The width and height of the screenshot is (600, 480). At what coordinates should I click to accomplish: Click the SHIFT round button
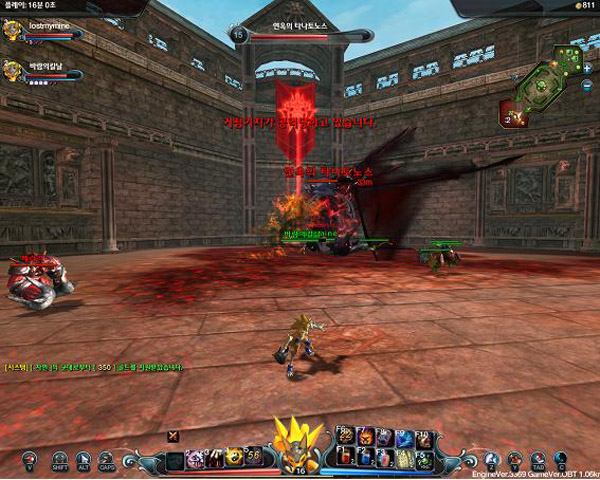60,459
